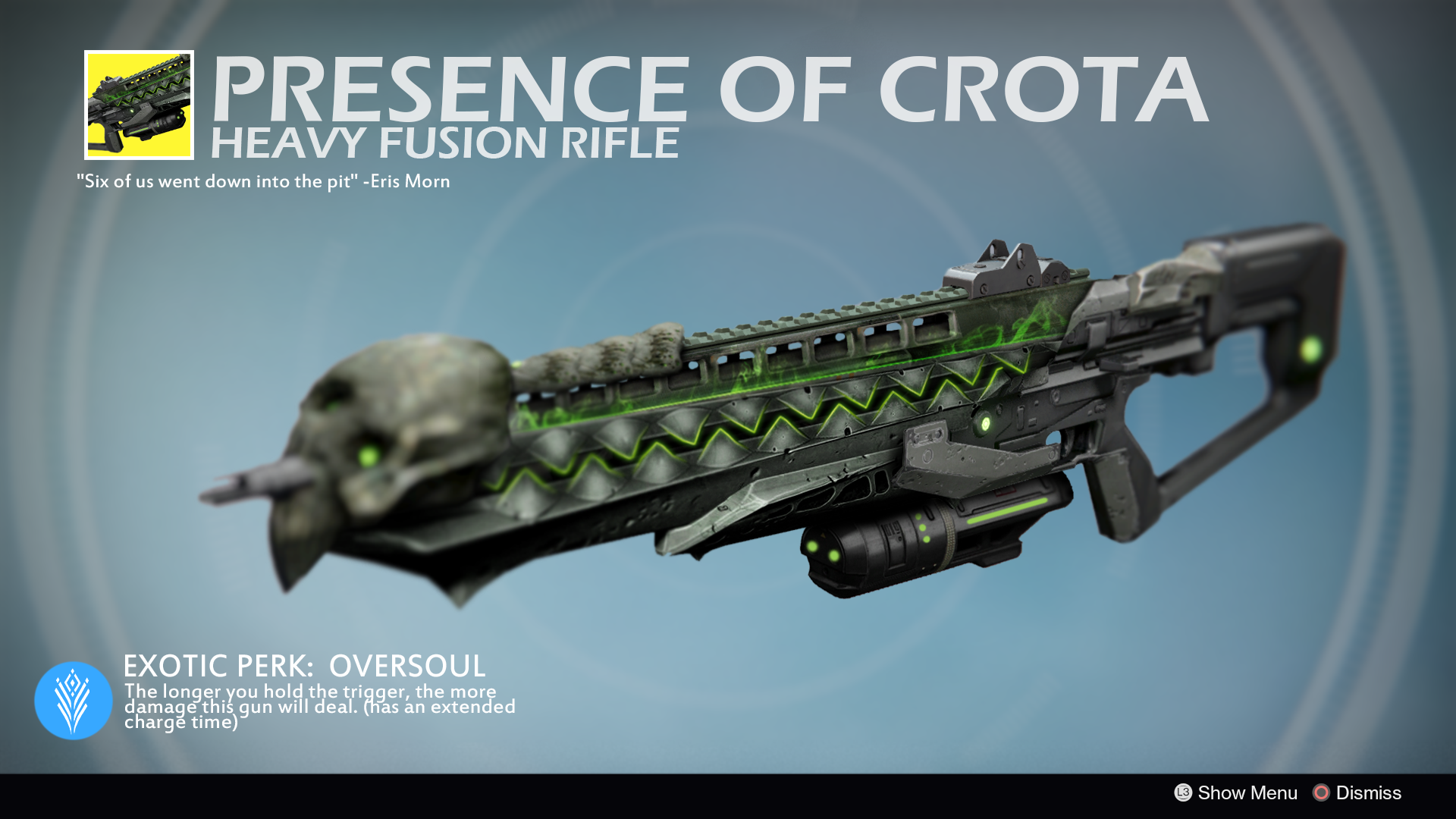
Task: Dismiss the weapon detail screen
Action: tap(1369, 793)
